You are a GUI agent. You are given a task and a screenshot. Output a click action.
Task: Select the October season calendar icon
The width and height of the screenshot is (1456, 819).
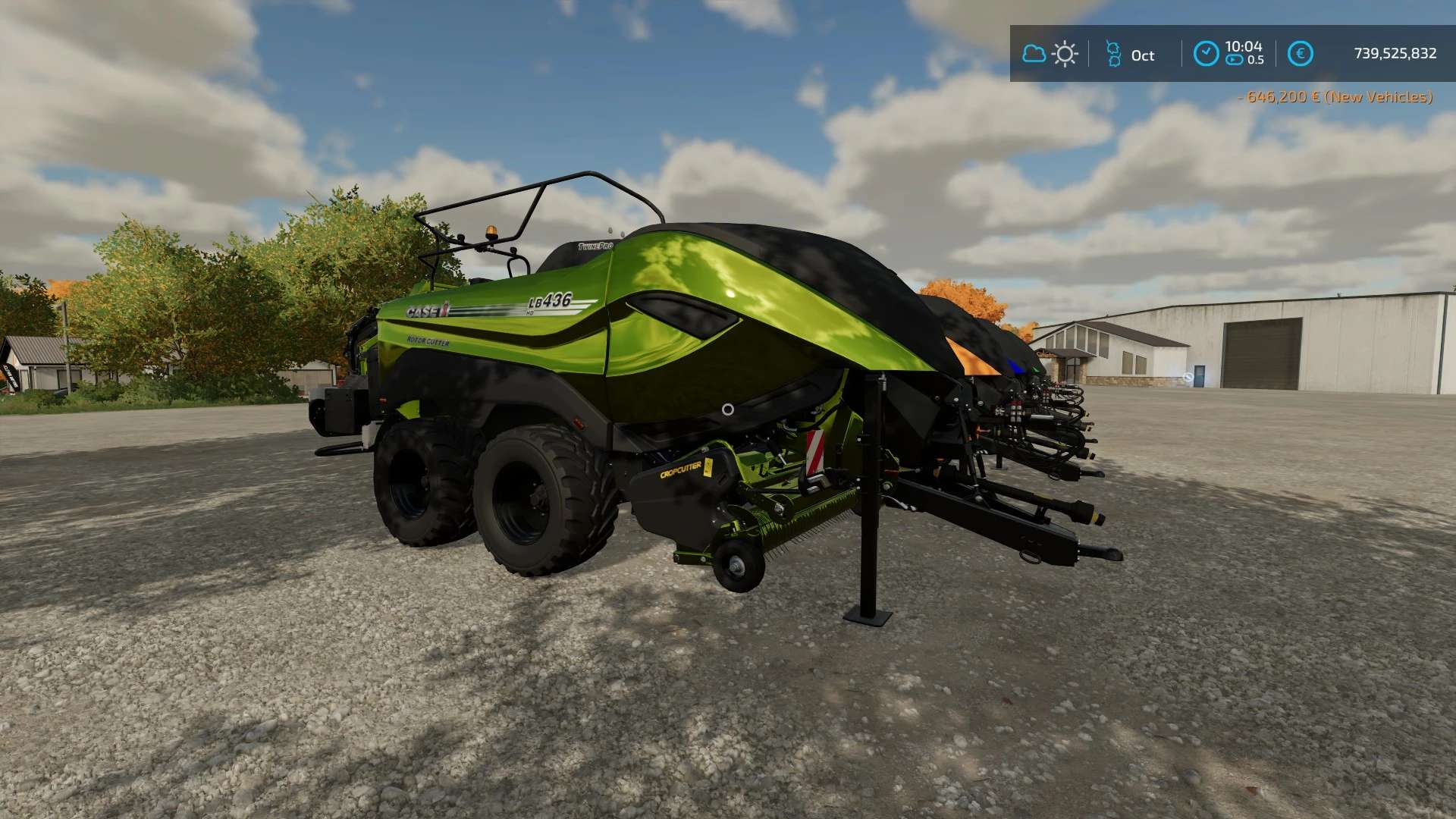[1113, 54]
